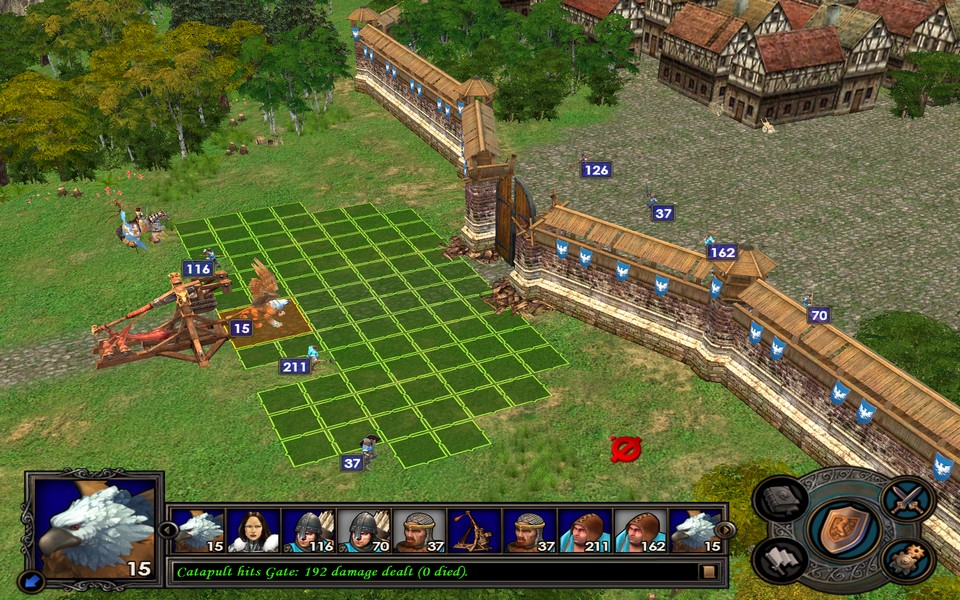Select the catapult portrait in turn queue
Viewport: 960px width, 600px height.
(474, 530)
